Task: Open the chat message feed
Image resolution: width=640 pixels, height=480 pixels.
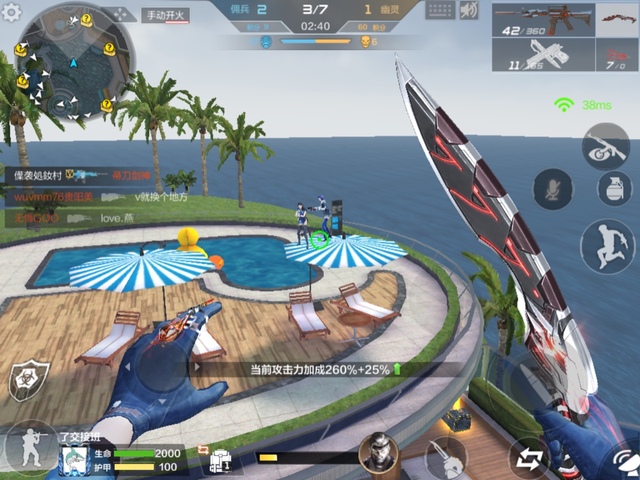Action: (x=75, y=196)
